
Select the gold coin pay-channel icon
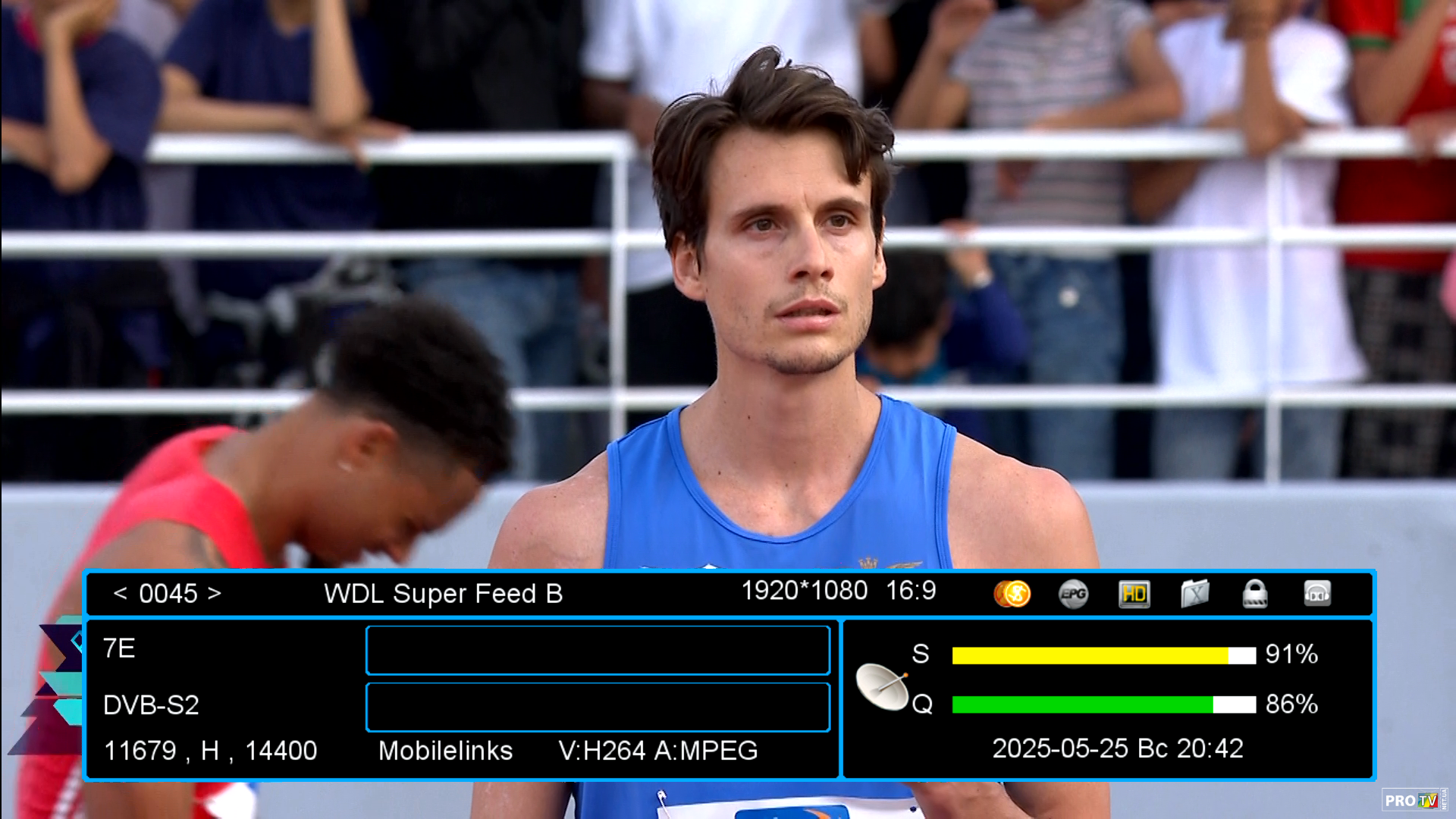pyautogui.click(x=1012, y=594)
